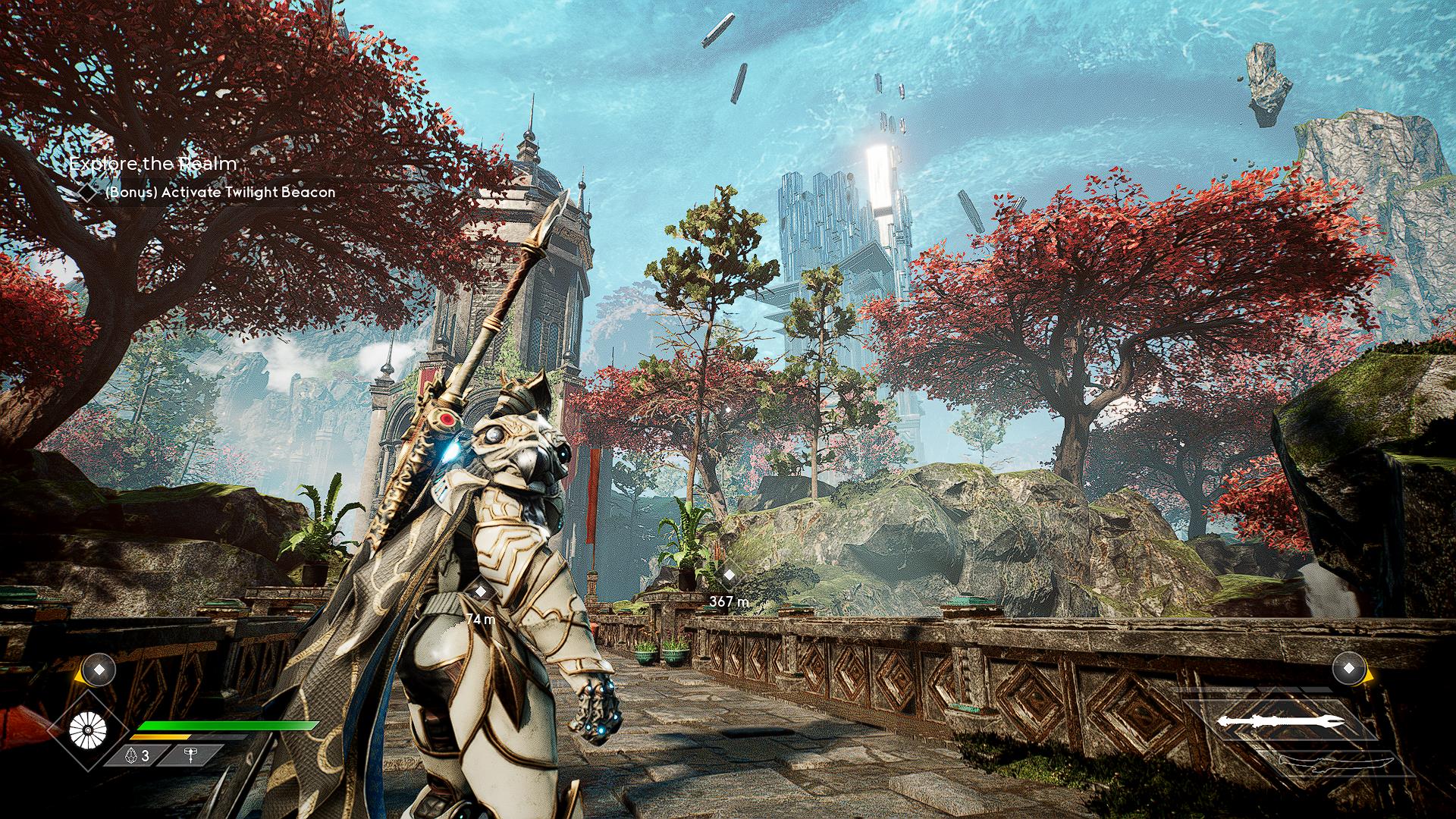Click the Explore the Realm quest title
Image resolution: width=1456 pixels, height=819 pixels.
[153, 163]
